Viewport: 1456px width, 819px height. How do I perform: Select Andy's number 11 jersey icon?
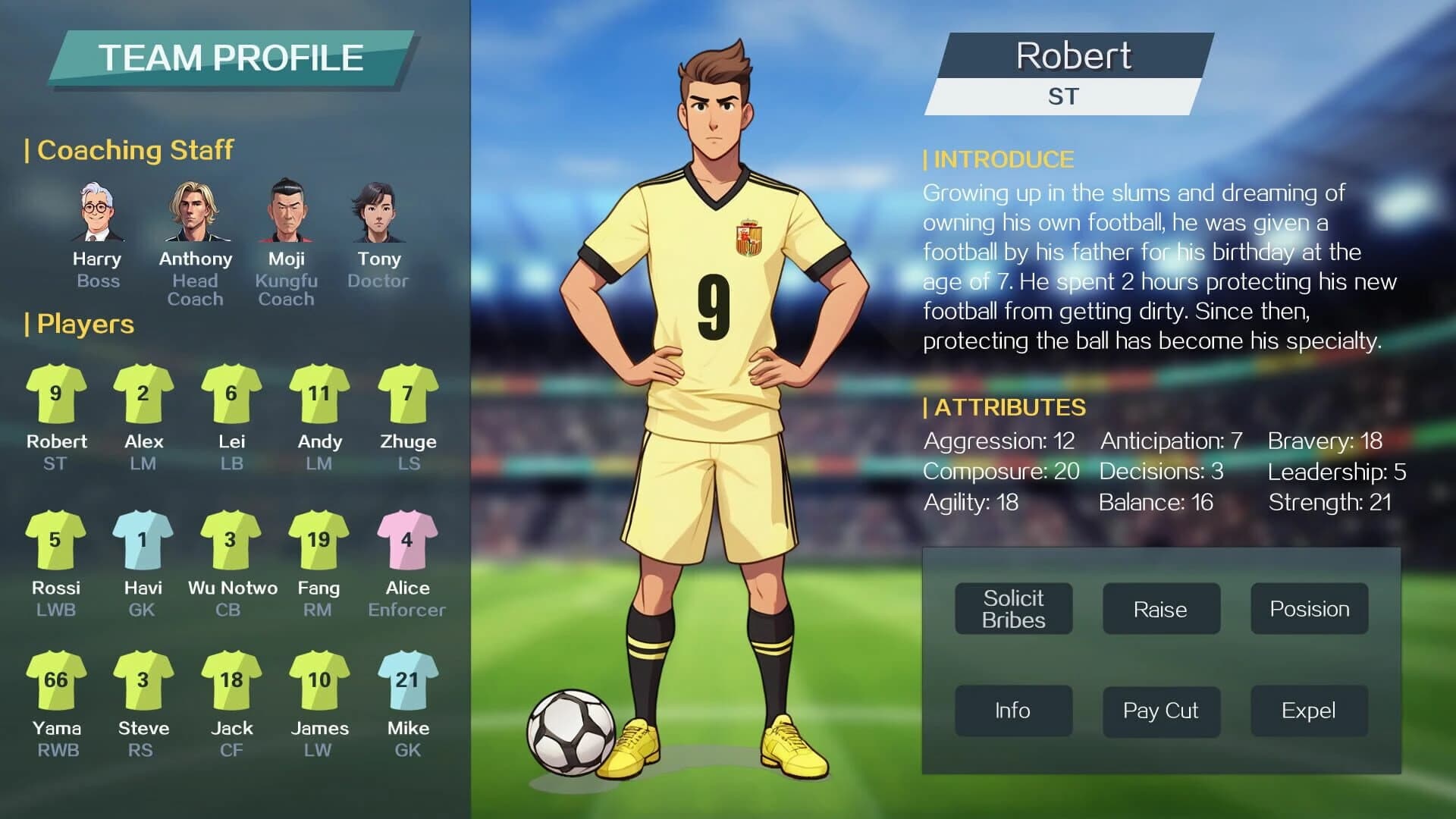tap(318, 394)
